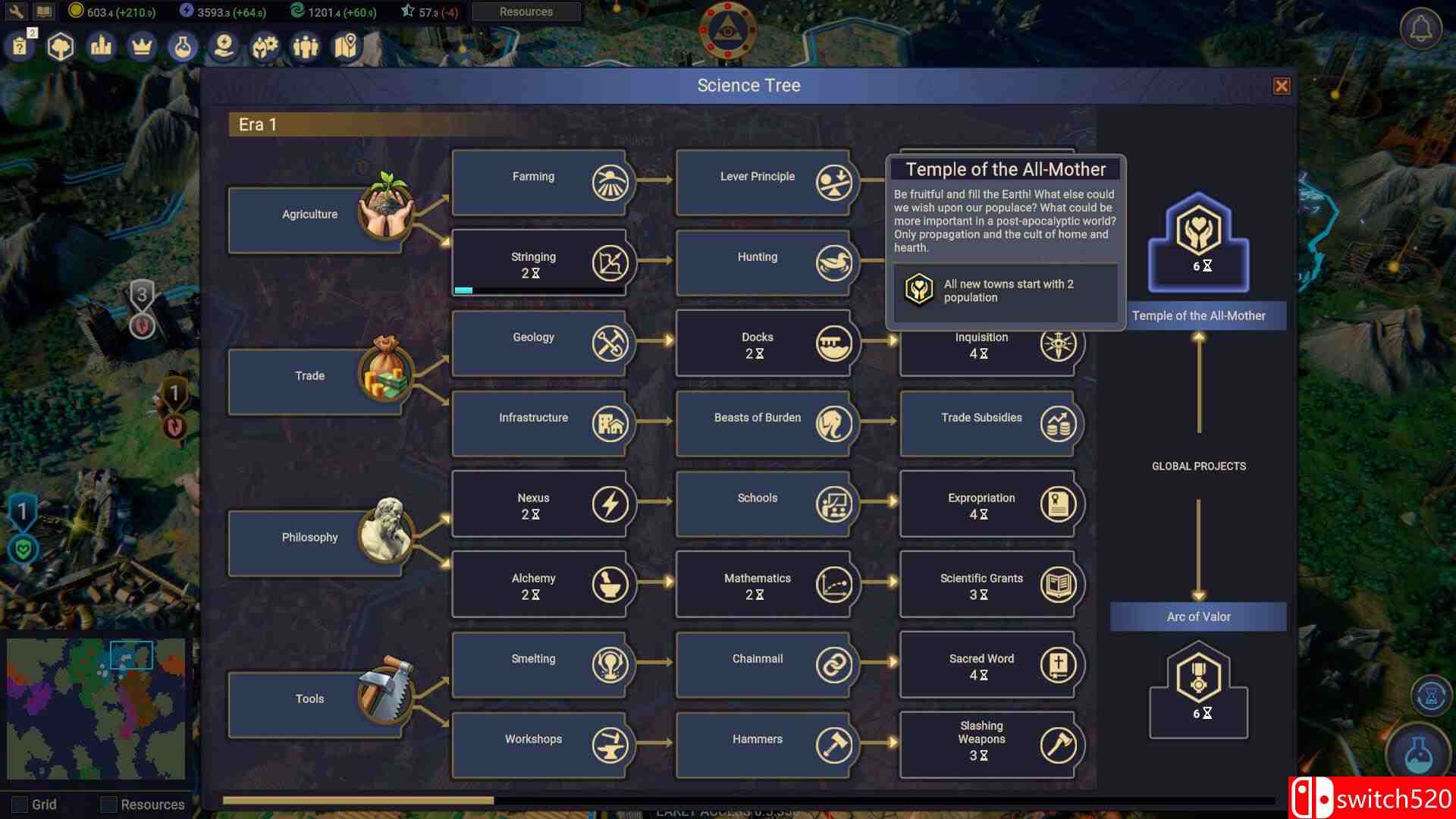The width and height of the screenshot is (1456, 819).
Task: Select the Smelting technology node
Action: point(540,664)
